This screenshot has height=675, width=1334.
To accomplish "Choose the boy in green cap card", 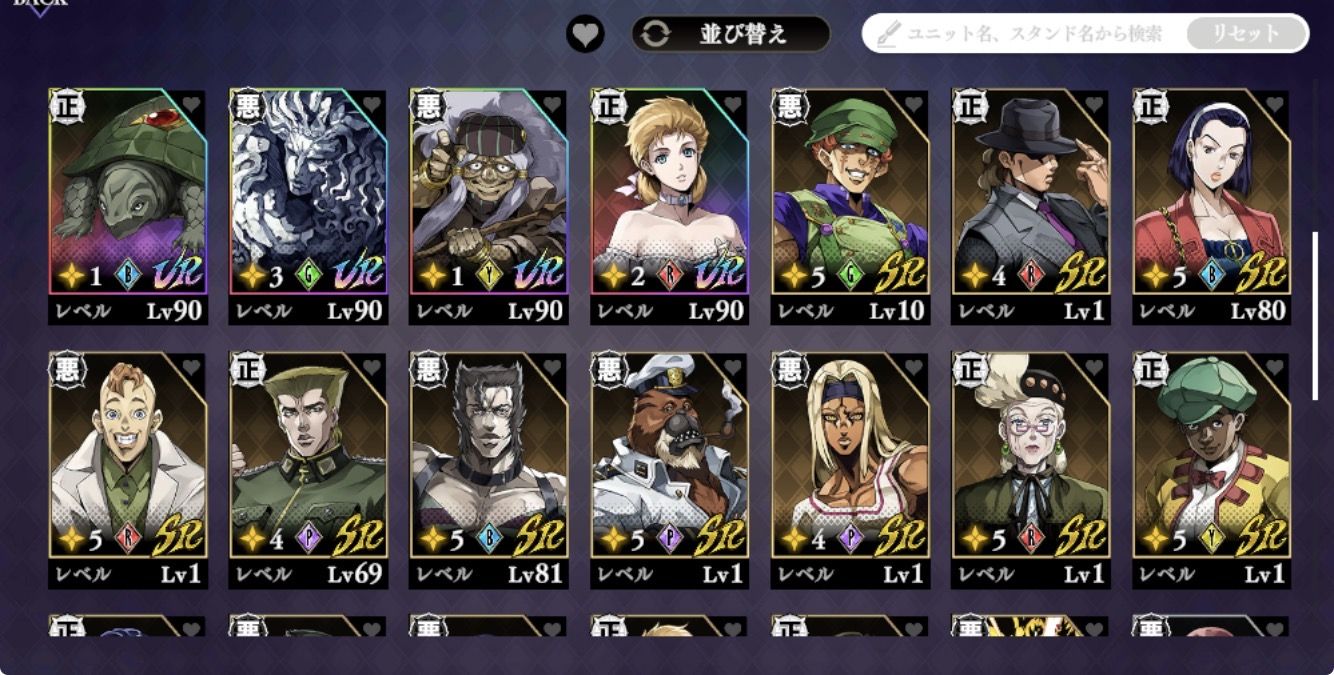I will pos(1210,455).
